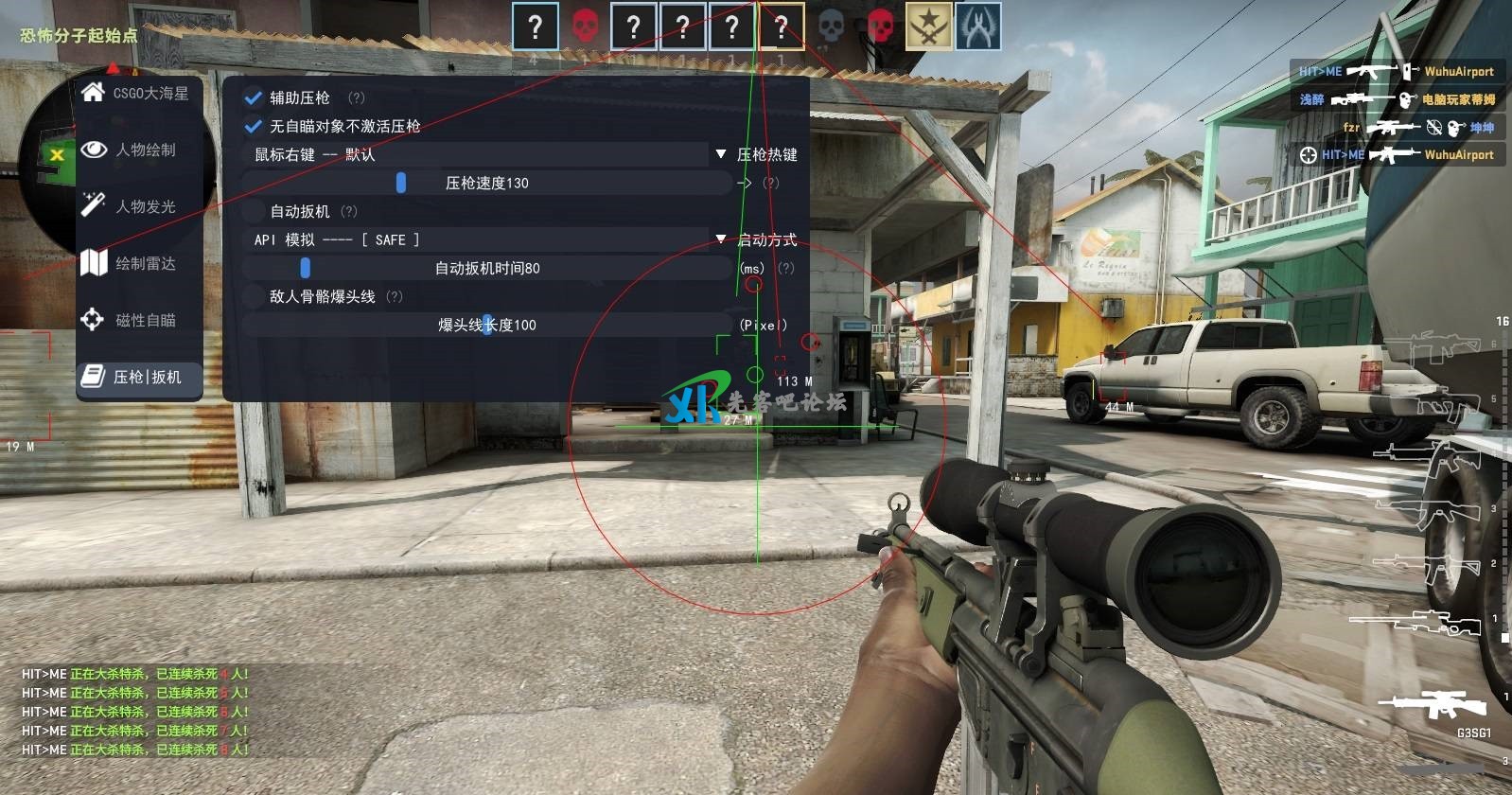This screenshot has height=795, width=1512.
Task: Show the help tooltip beside 辅助压枪
Action: [356, 97]
